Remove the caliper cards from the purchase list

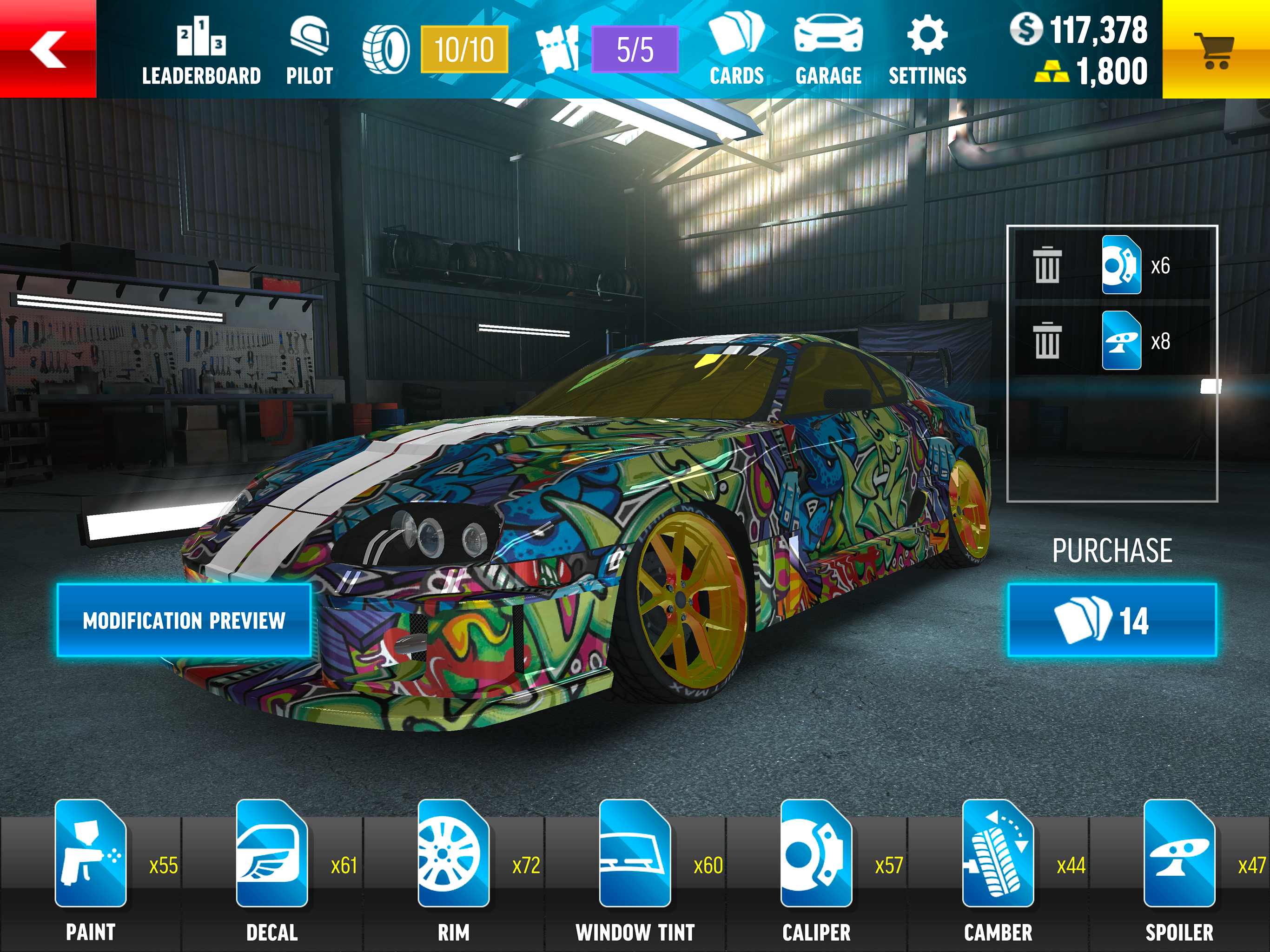click(1047, 265)
